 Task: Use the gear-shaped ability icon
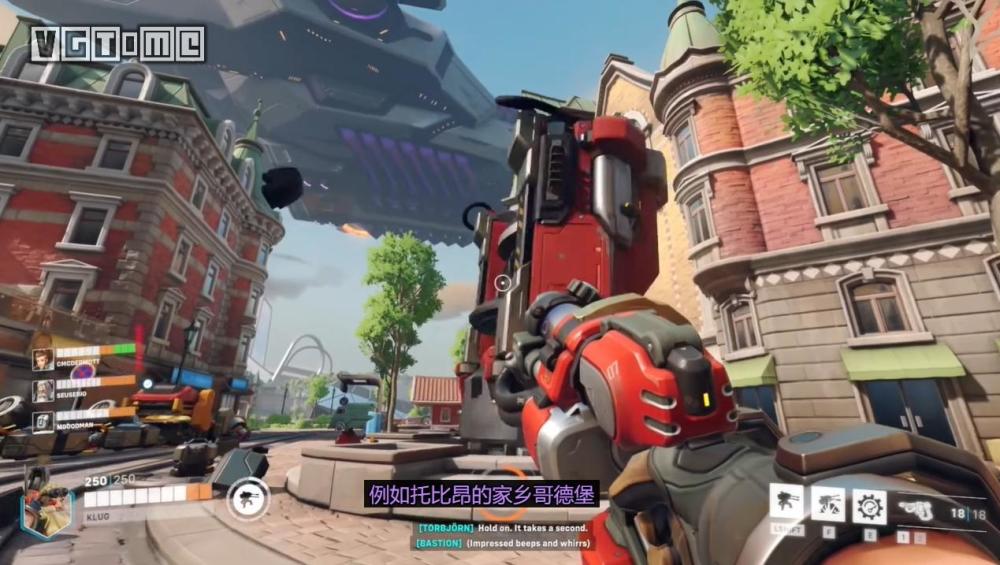[868, 507]
